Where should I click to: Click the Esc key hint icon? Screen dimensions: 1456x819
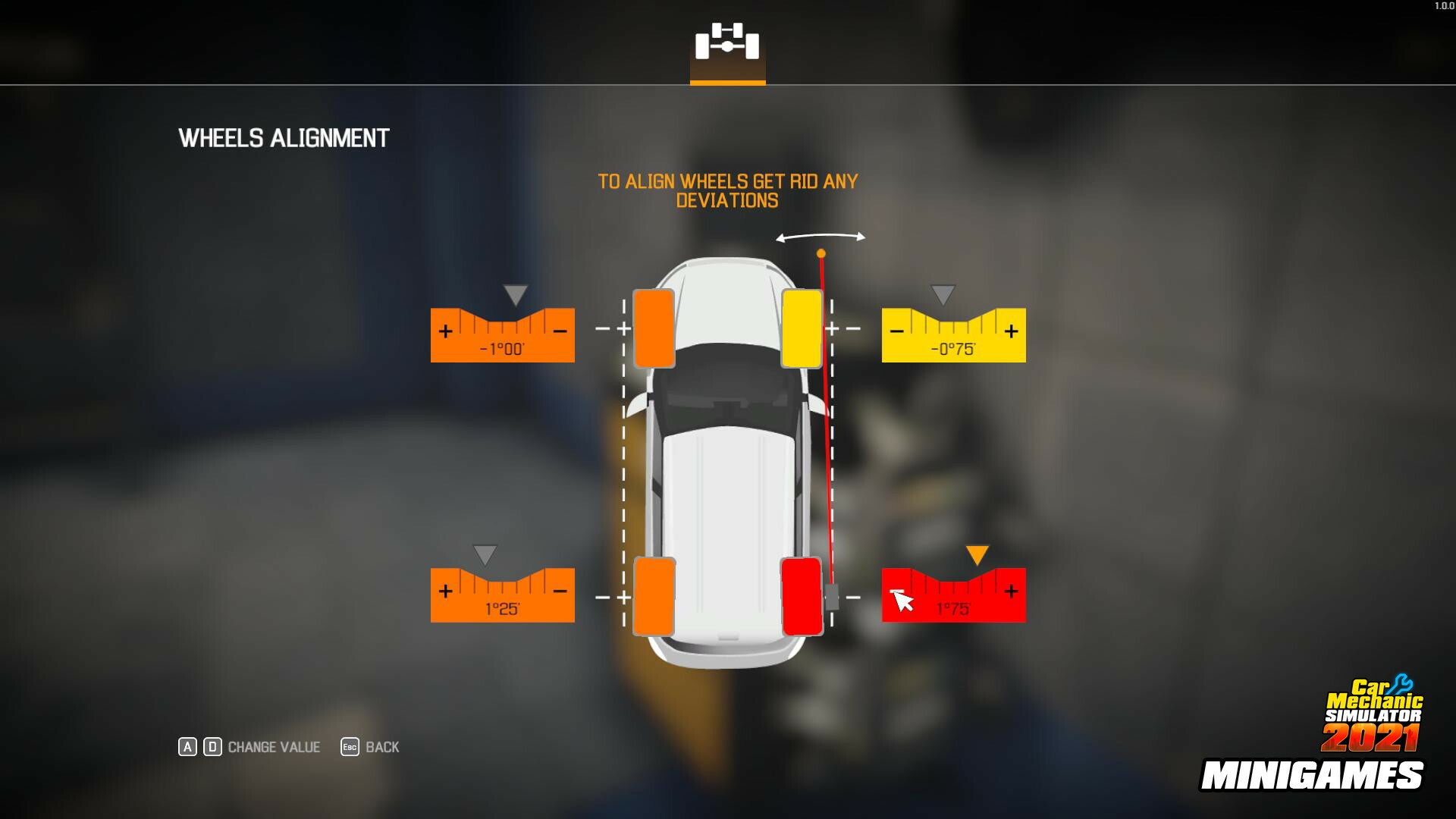[x=349, y=747]
